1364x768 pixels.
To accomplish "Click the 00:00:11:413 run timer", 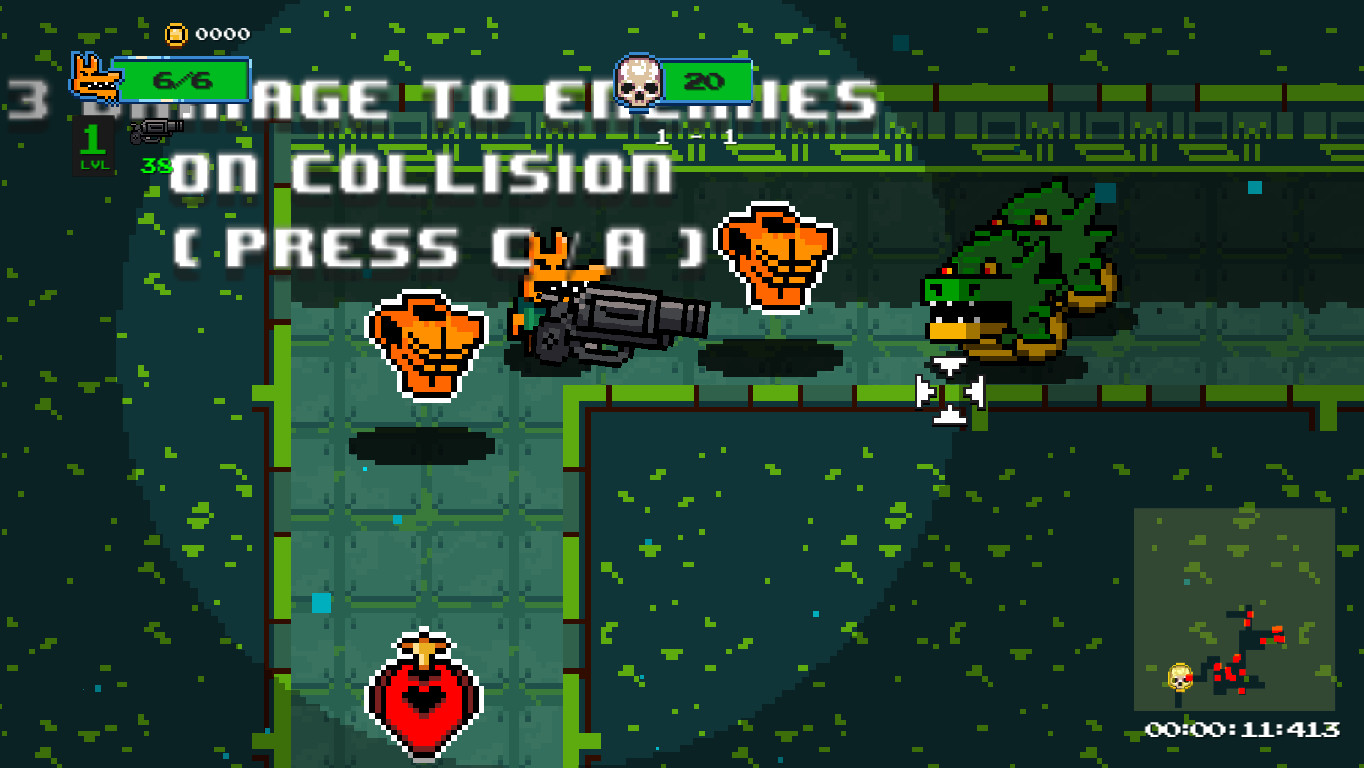I will point(1245,726).
